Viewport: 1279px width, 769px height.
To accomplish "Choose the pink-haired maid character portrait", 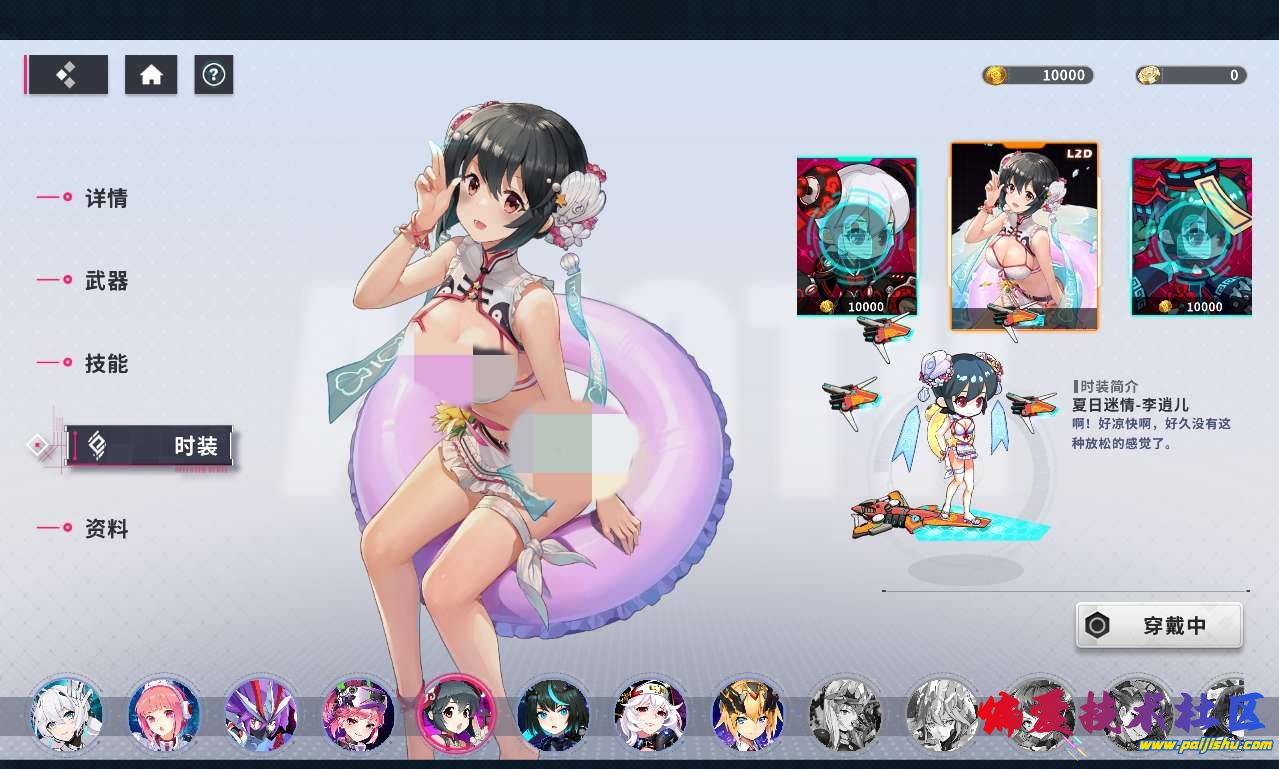I will 163,714.
